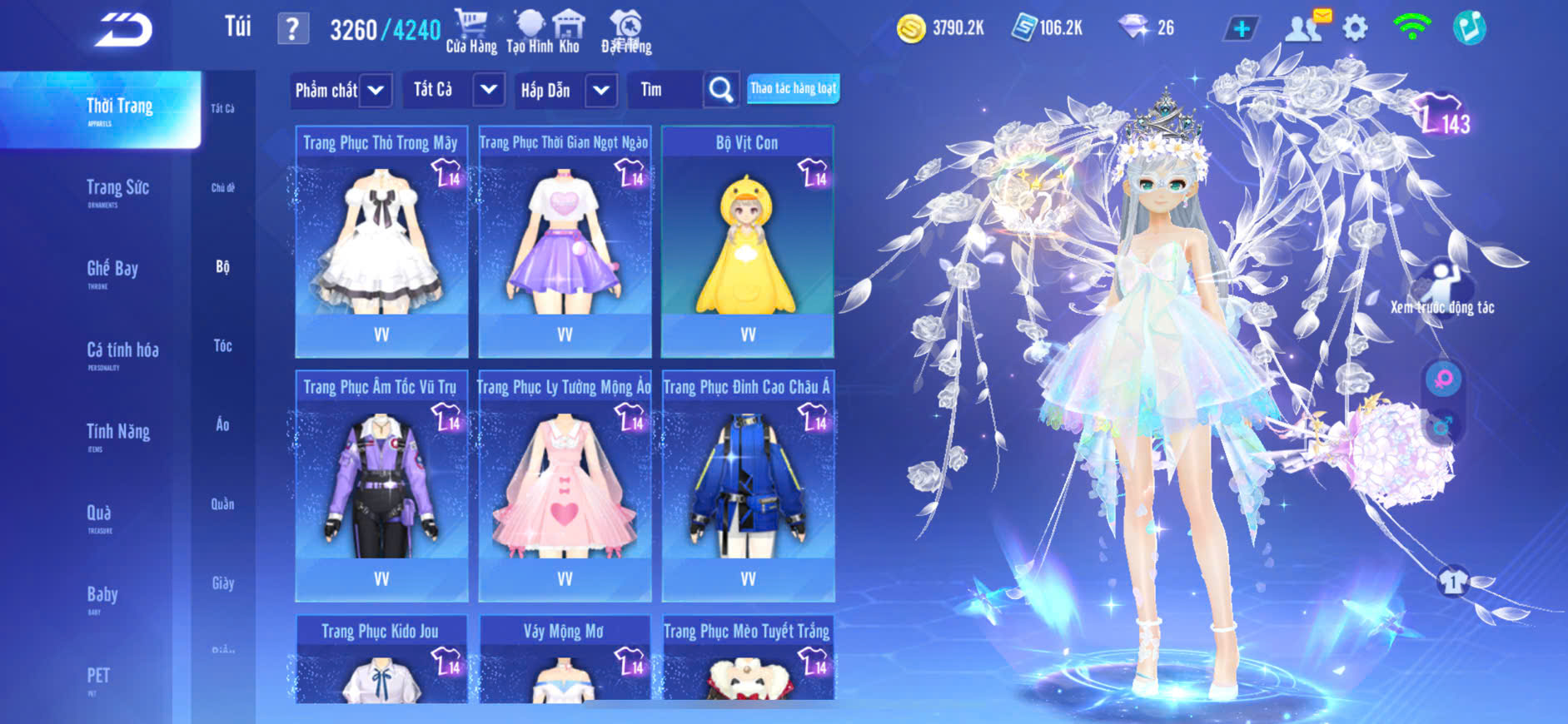The height and width of the screenshot is (724, 1568).
Task: Open the Hấp Dẫn sort dropdown
Action: [565, 90]
